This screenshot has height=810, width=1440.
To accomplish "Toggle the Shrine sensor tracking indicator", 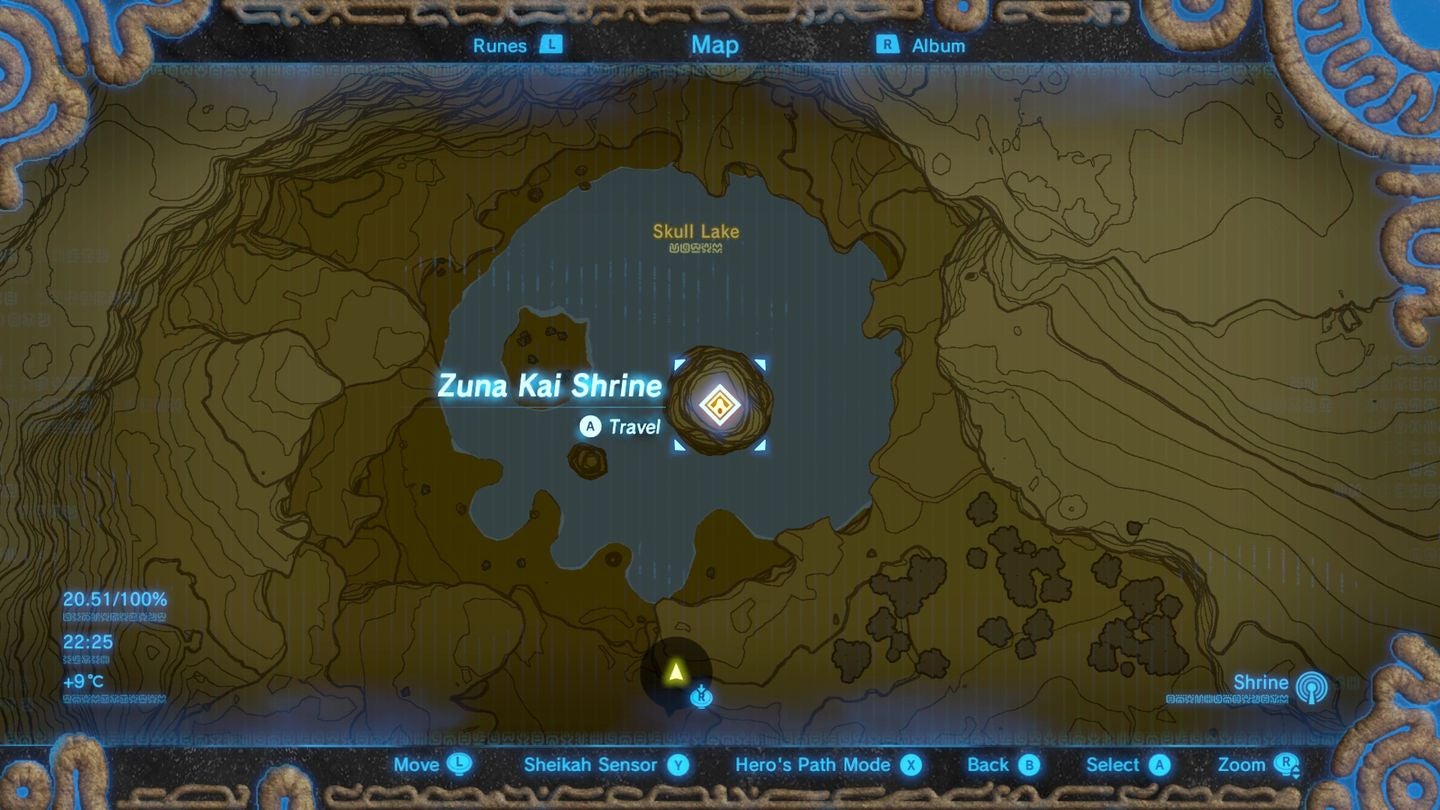I will point(1310,686).
